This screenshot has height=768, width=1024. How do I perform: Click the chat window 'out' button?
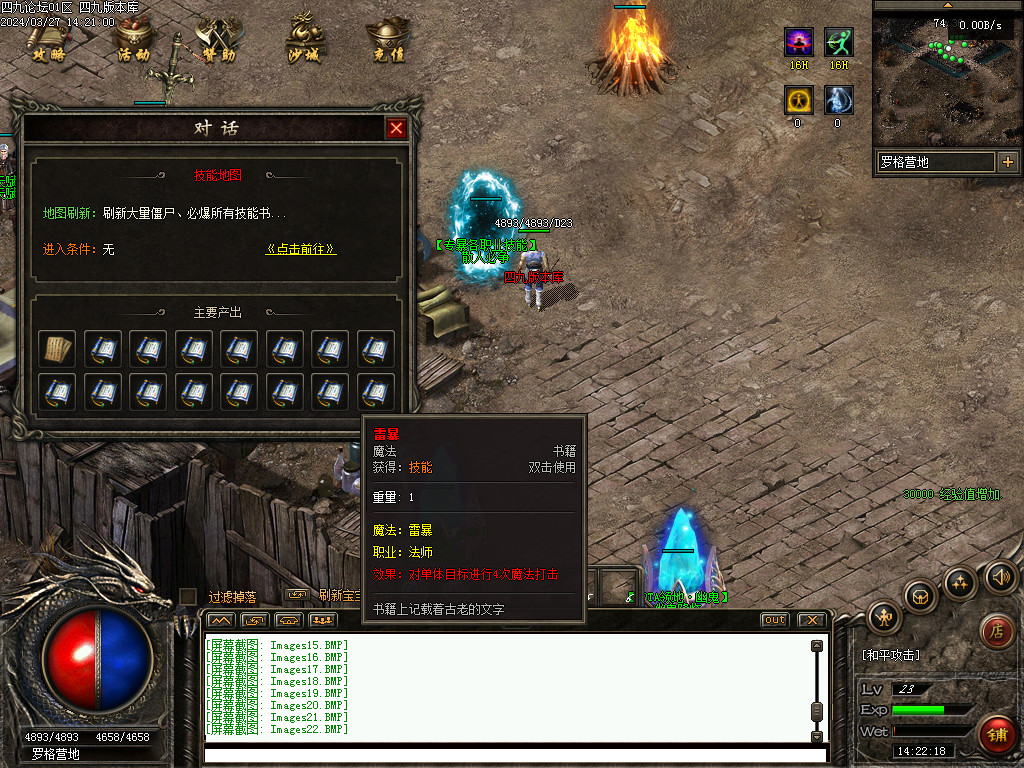(774, 620)
